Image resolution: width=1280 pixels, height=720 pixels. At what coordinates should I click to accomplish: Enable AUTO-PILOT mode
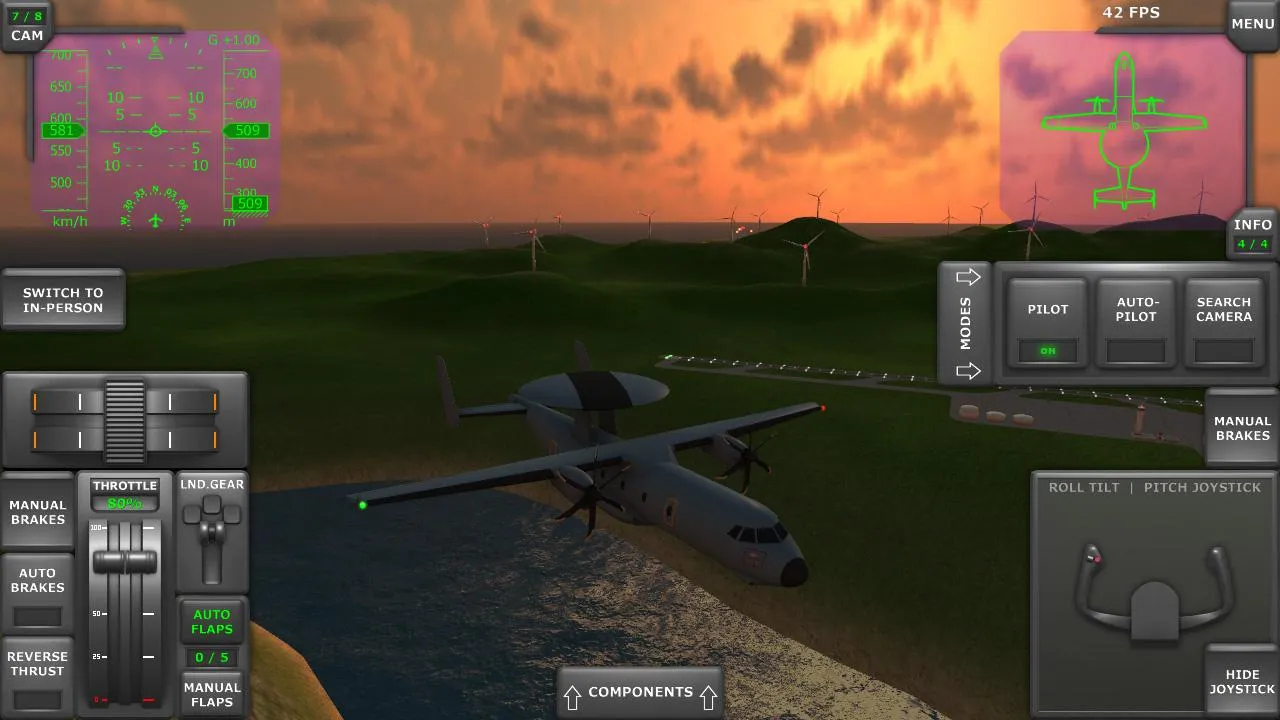(x=1135, y=322)
